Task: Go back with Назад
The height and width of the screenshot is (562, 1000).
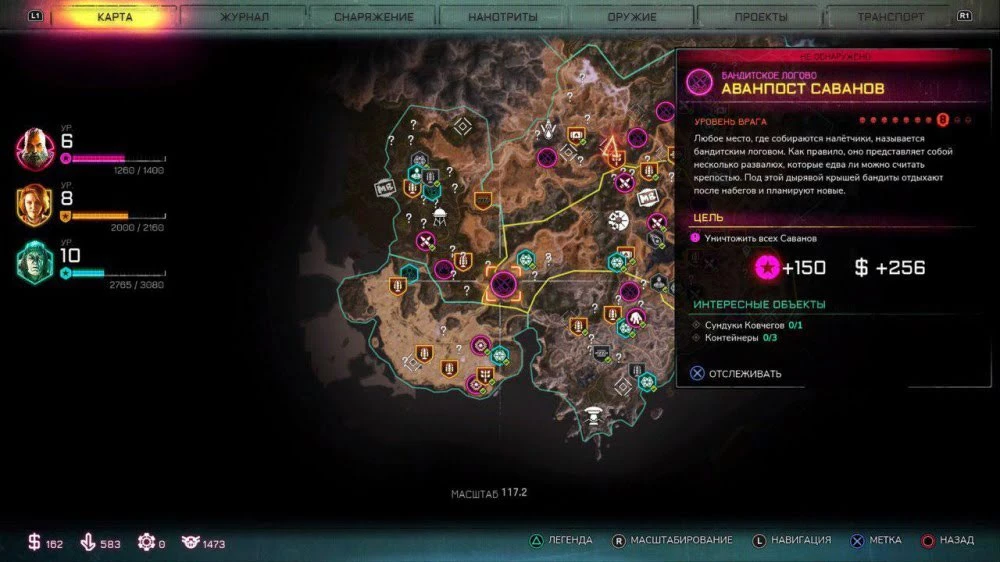Action: (946, 540)
